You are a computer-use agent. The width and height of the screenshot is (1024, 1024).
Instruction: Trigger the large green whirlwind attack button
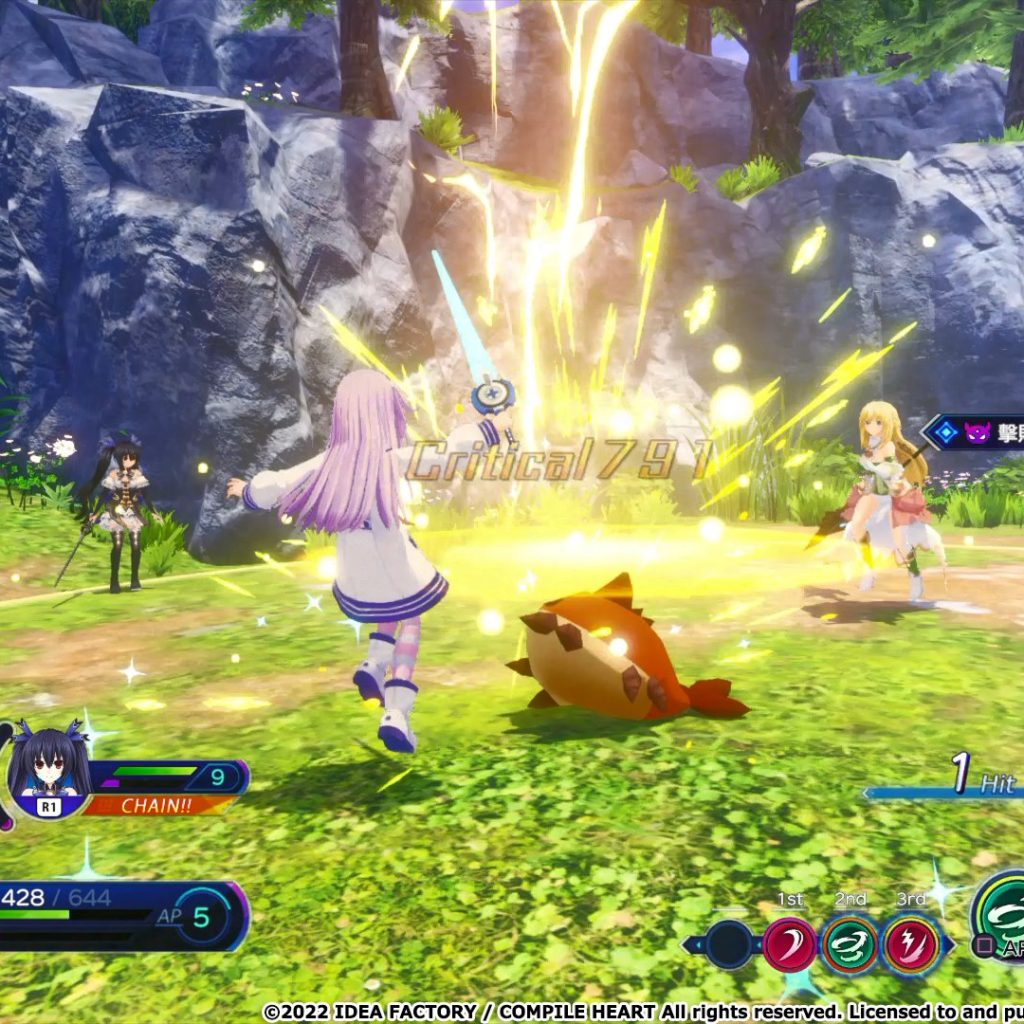1000,908
